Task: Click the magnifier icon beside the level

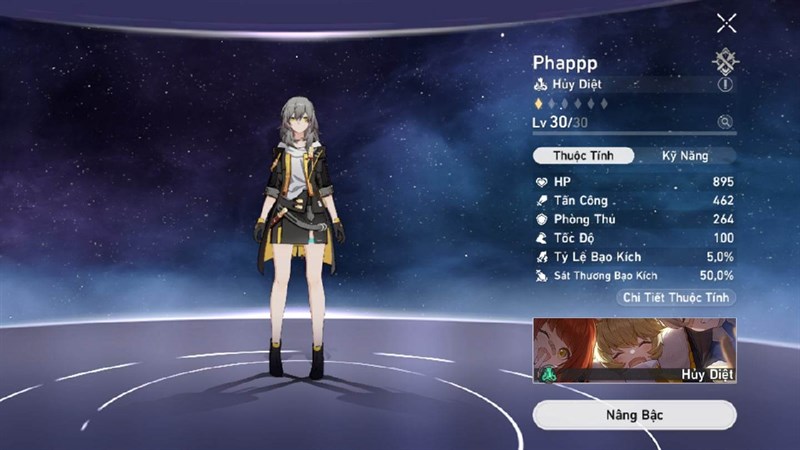Action: (725, 122)
